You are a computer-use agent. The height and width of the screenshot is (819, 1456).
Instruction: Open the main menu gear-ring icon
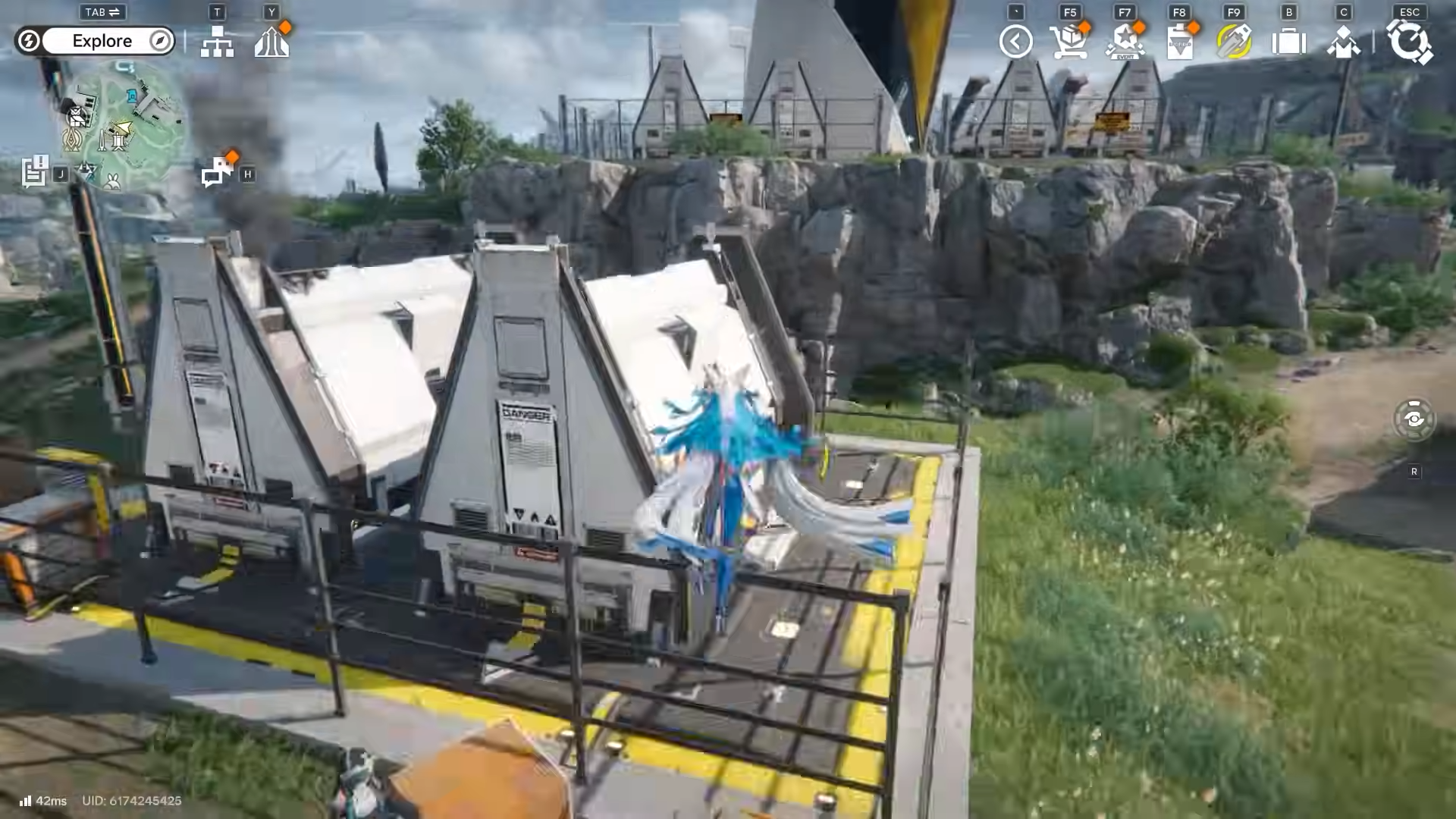[1409, 42]
